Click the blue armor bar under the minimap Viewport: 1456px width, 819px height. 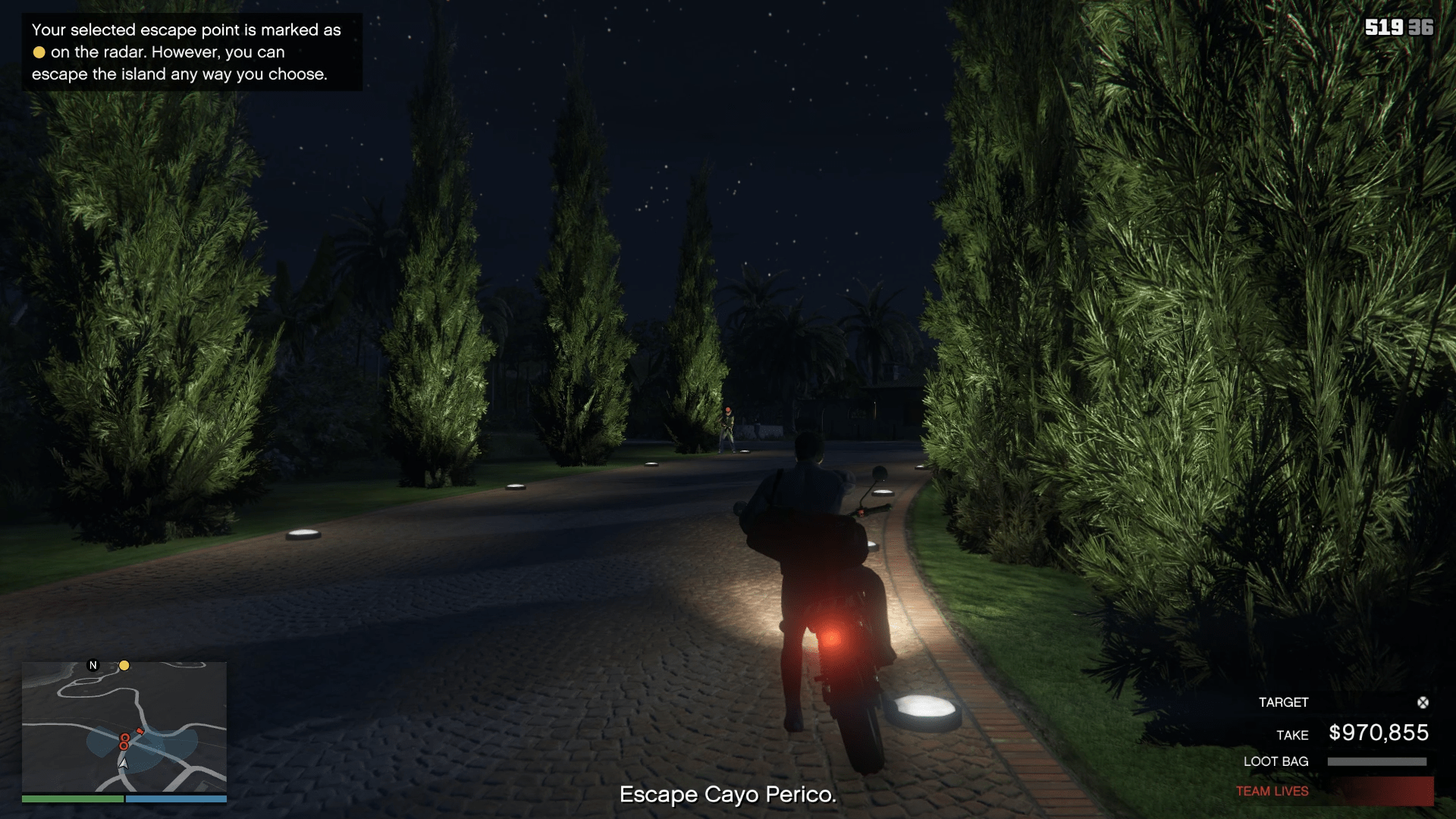pyautogui.click(x=174, y=799)
